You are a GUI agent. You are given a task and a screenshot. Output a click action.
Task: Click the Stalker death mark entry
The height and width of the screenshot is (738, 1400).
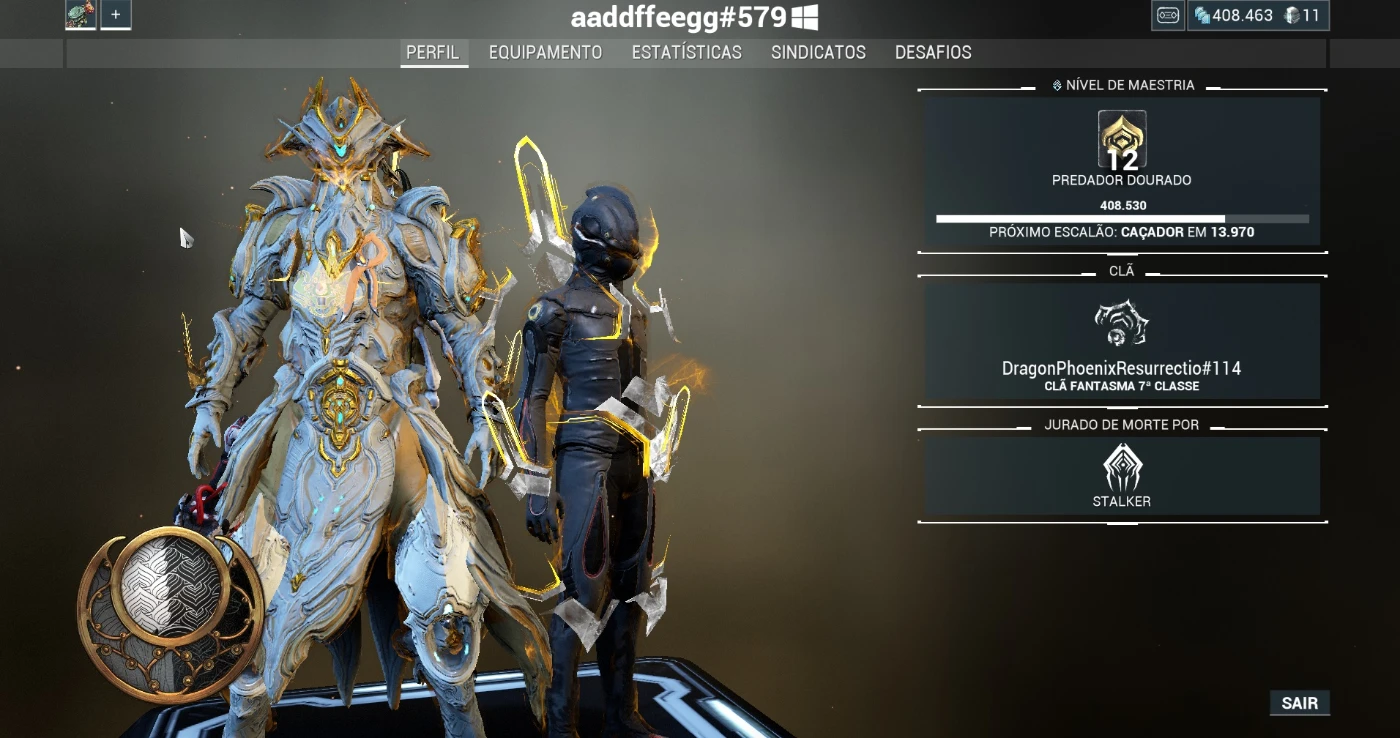coord(1121,476)
